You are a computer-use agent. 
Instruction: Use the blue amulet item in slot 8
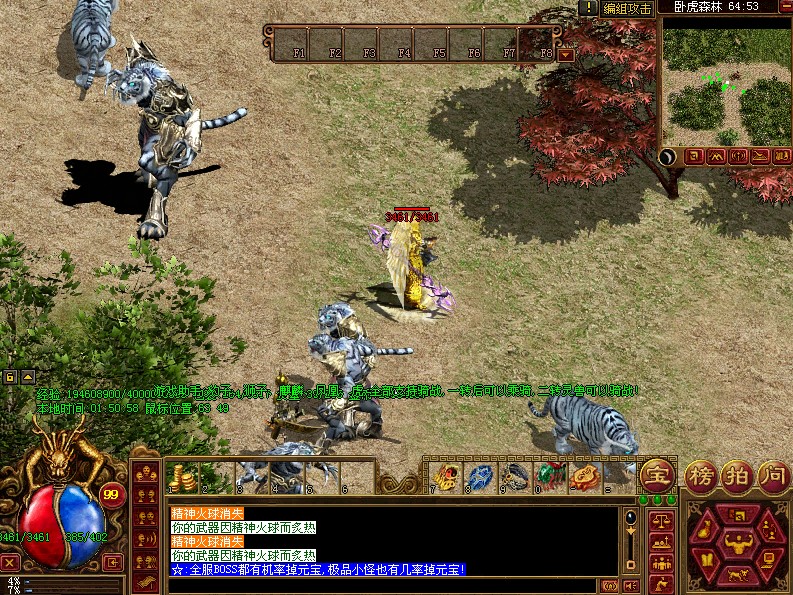[x=480, y=475]
